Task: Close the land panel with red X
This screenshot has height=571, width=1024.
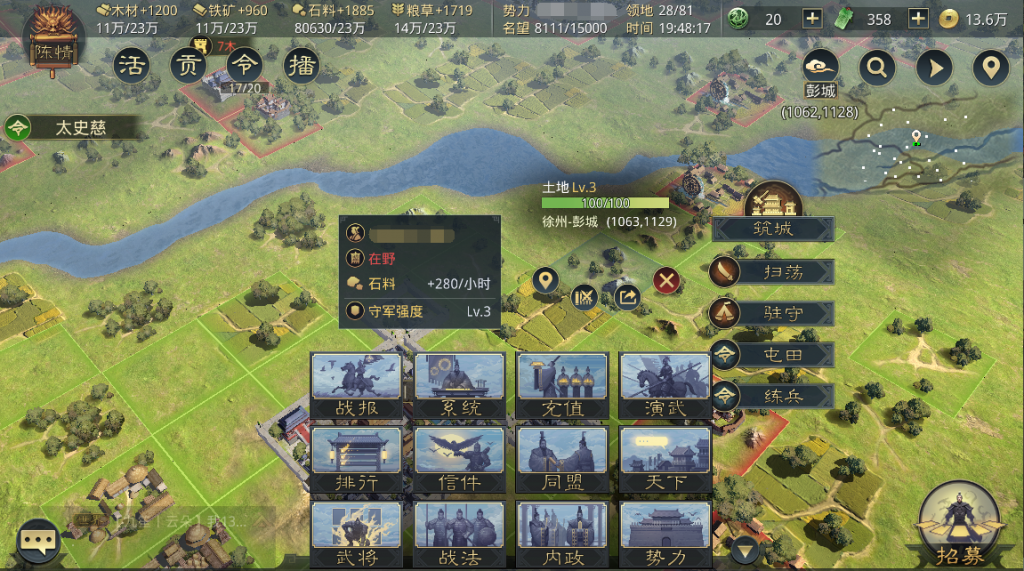Action: tap(667, 281)
